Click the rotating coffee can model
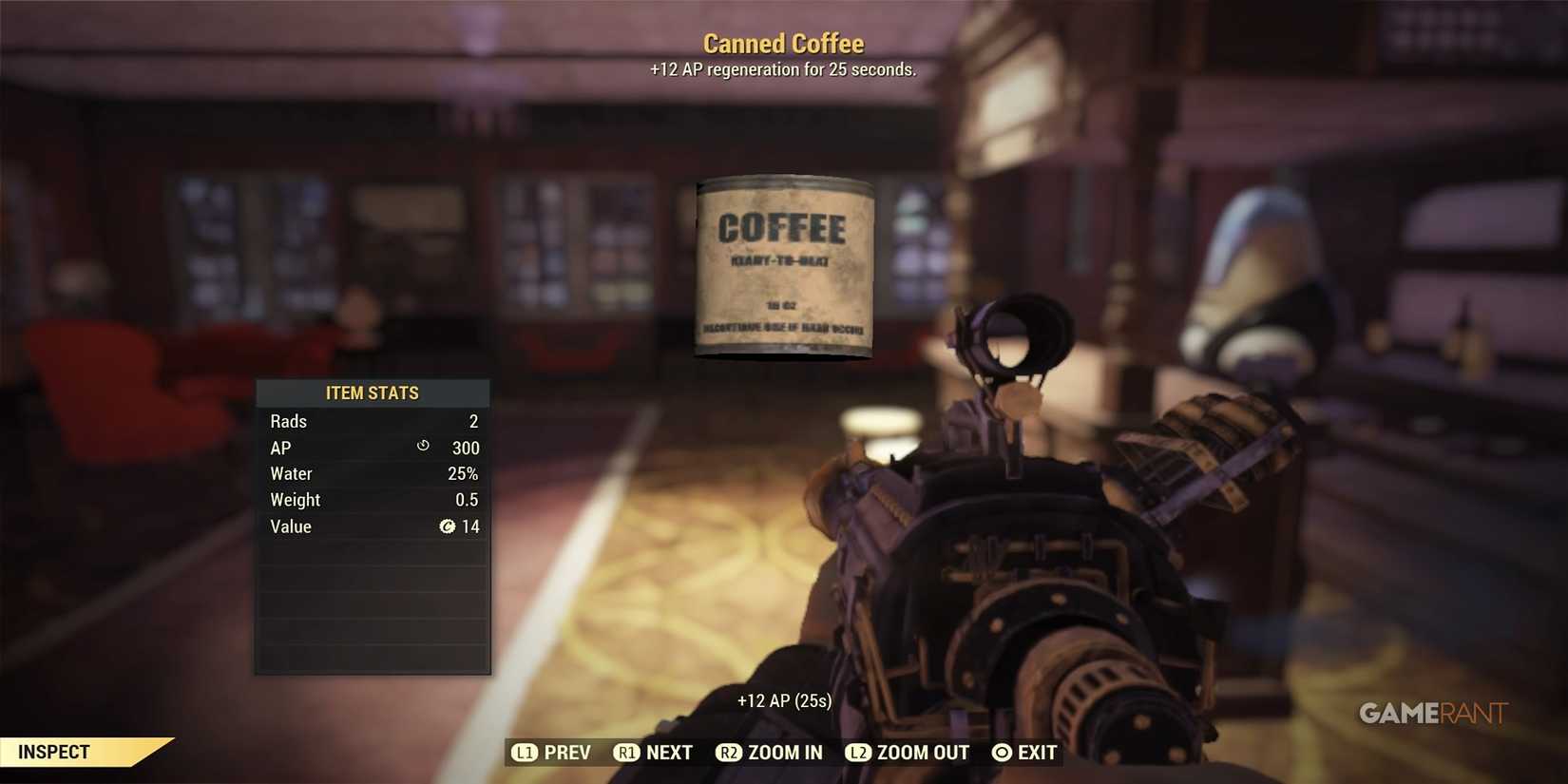 tap(784, 267)
